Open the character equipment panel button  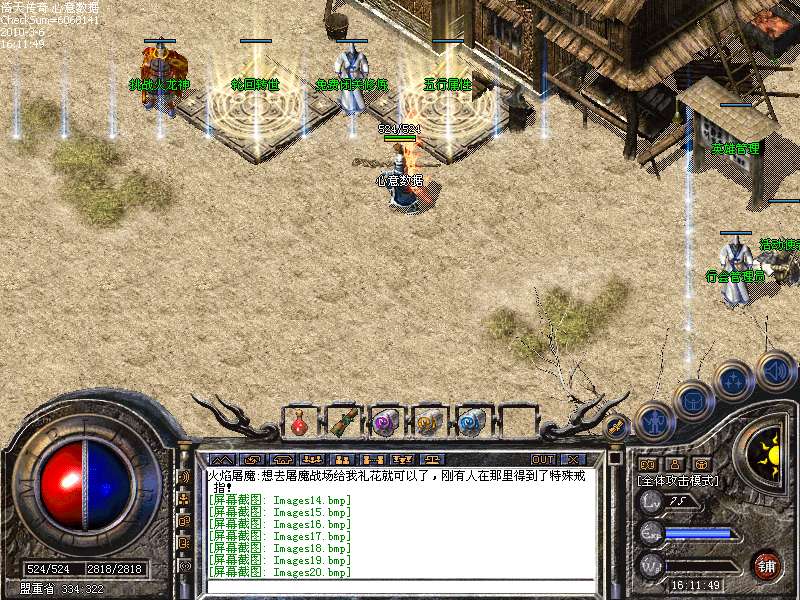(652, 422)
